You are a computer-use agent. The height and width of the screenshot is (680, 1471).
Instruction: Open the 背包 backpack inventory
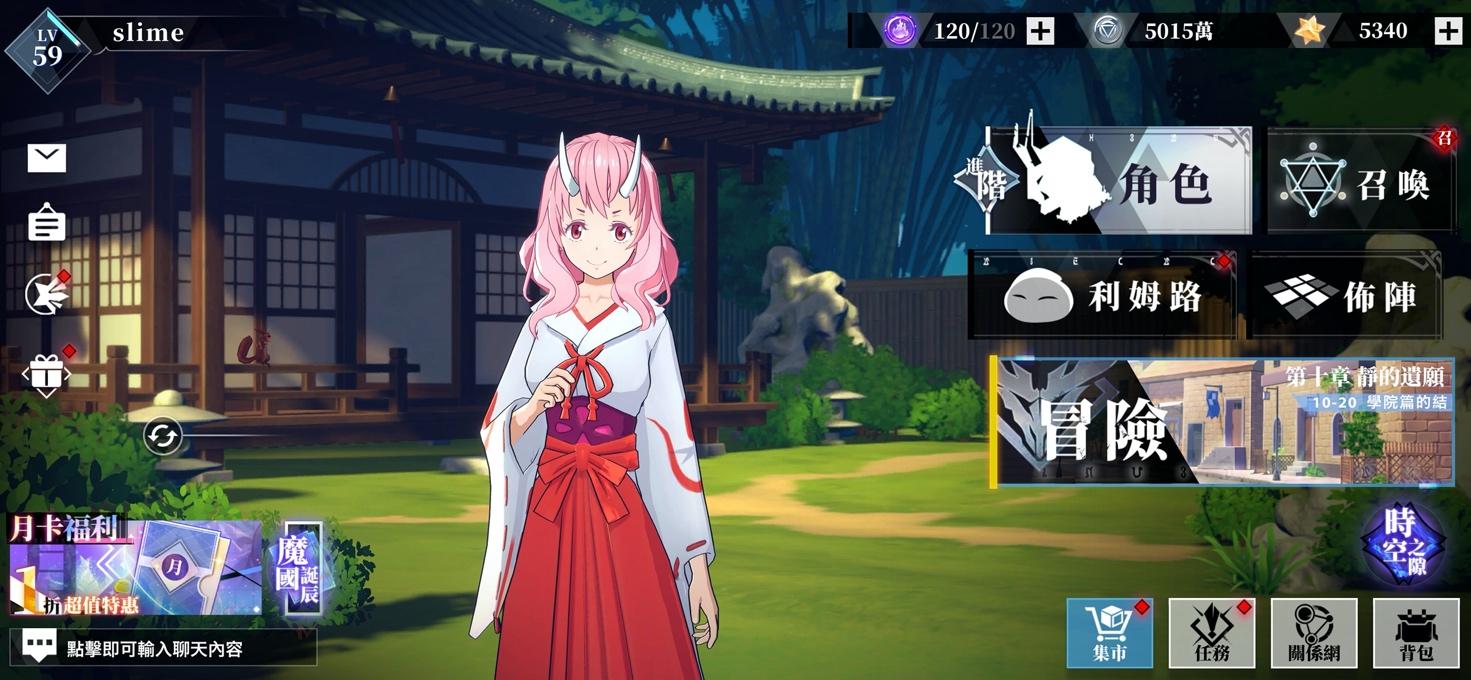tap(1415, 633)
